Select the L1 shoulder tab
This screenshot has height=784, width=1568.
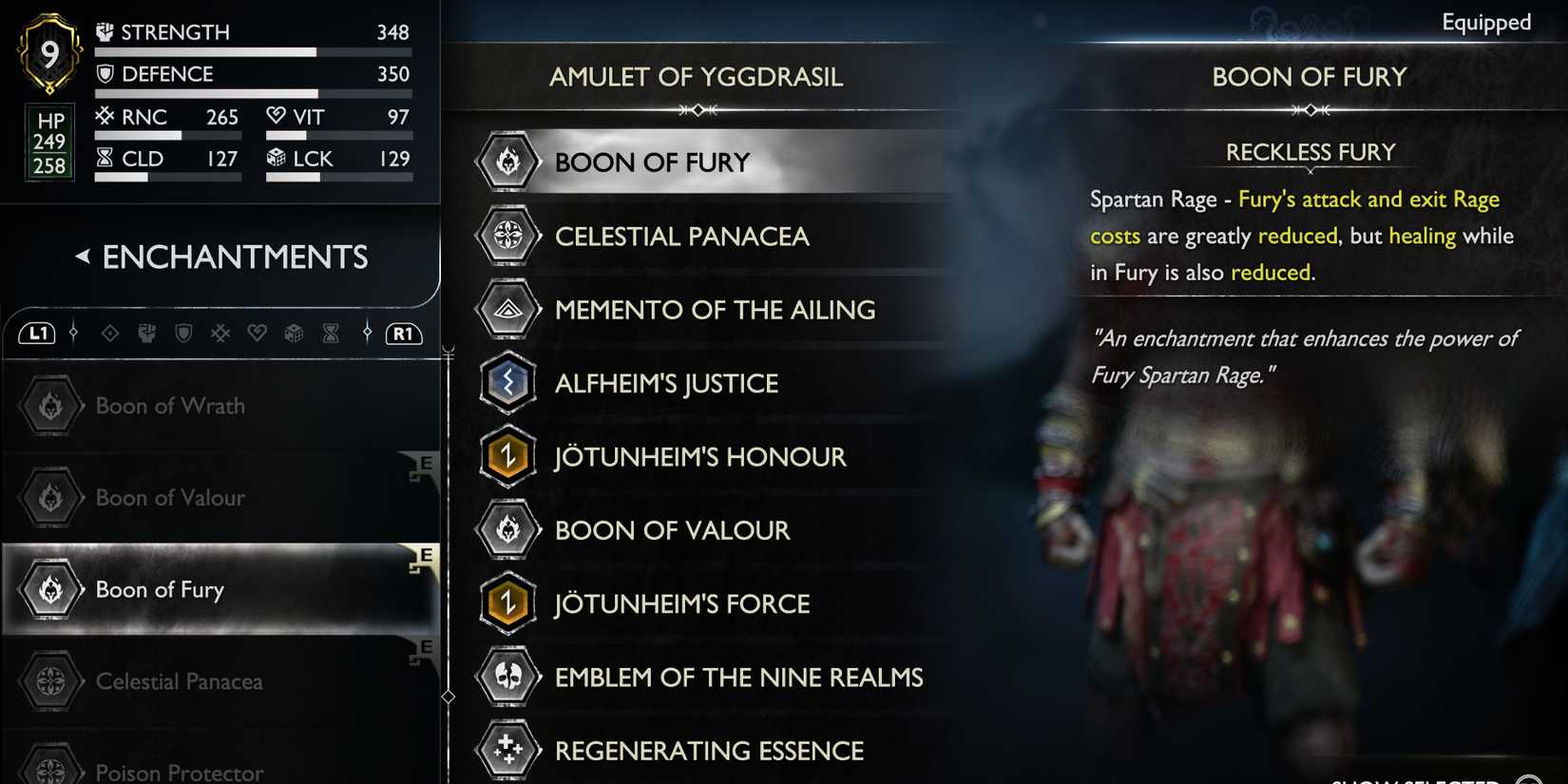pyautogui.click(x=36, y=334)
